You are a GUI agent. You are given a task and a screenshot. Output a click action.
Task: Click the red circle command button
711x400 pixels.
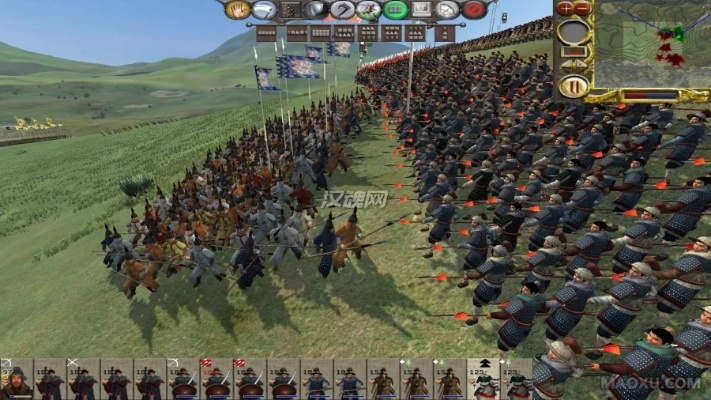tap(474, 10)
